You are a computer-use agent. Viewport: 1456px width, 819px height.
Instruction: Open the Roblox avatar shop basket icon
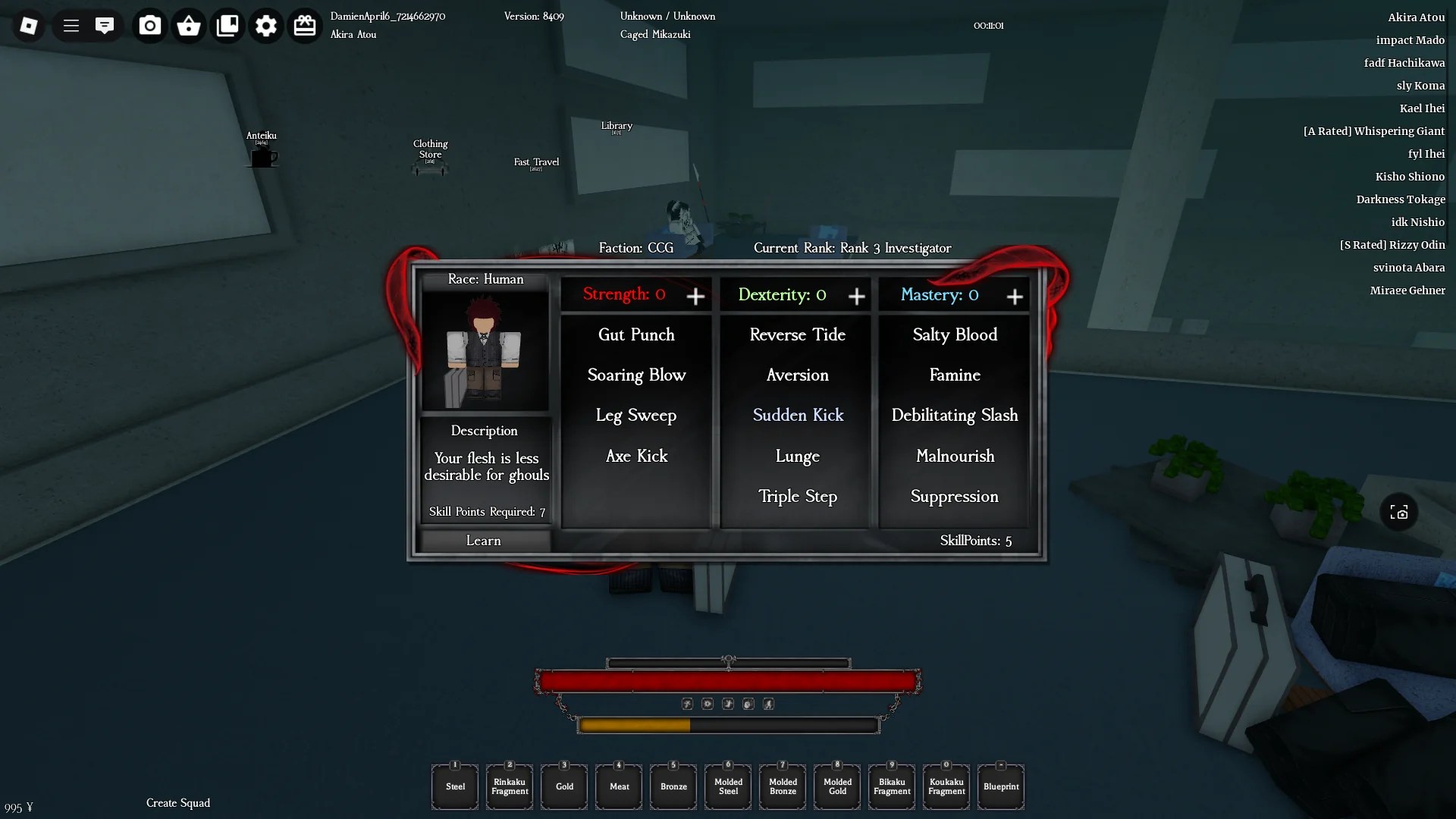188,25
